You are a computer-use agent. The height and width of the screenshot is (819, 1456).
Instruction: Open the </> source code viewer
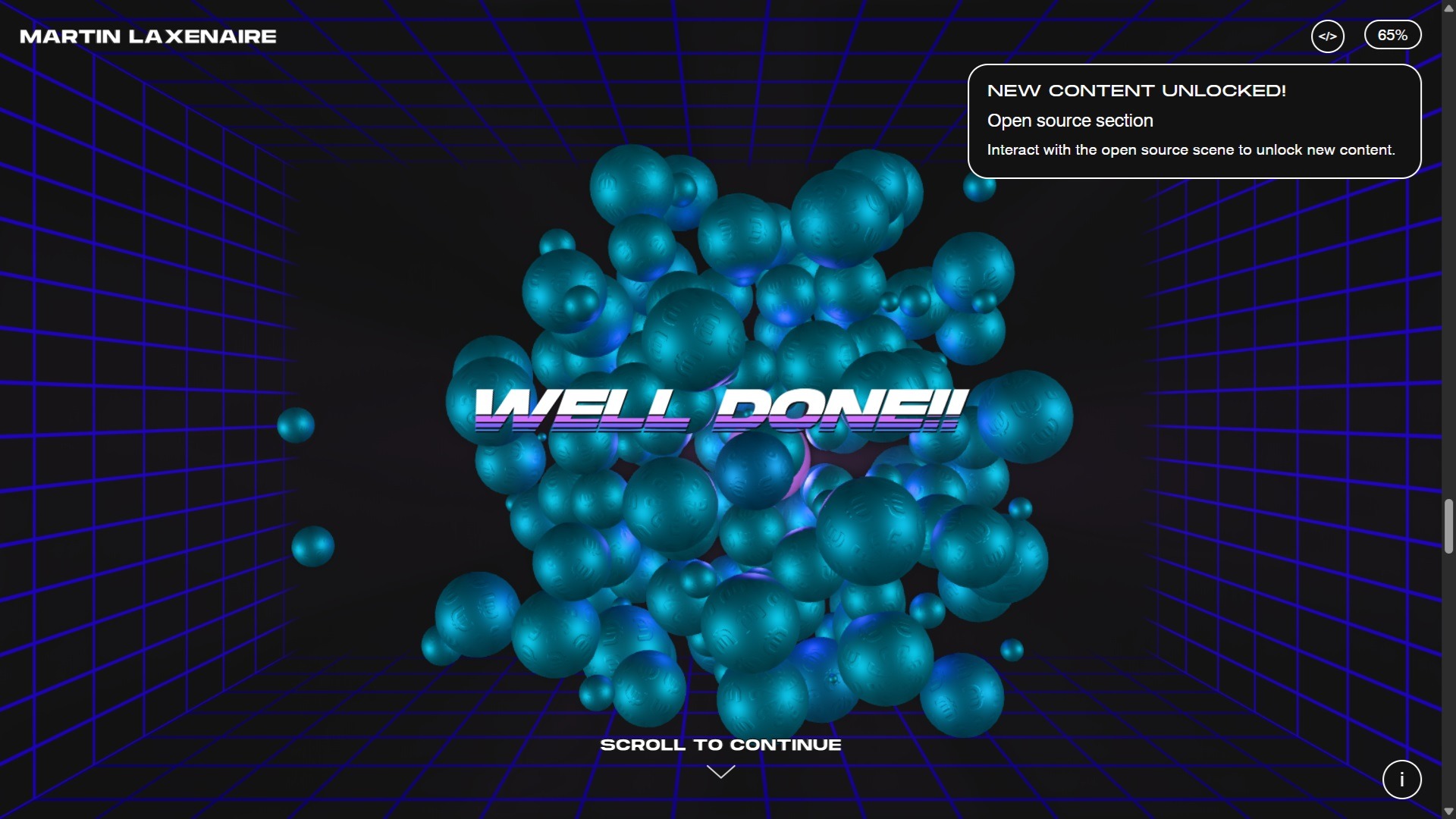[1328, 36]
